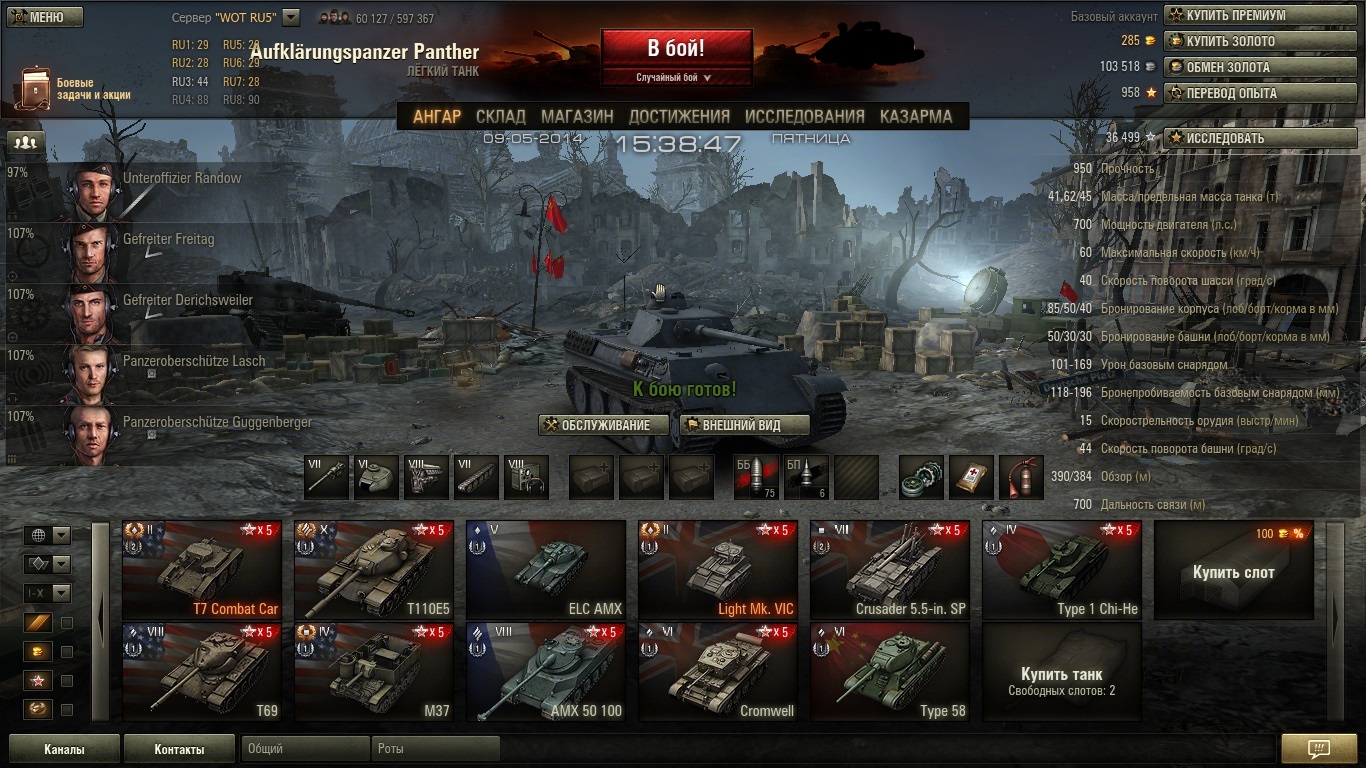Select the T110E5 tank in carousel
The width and height of the screenshot is (1366, 768).
(374, 570)
